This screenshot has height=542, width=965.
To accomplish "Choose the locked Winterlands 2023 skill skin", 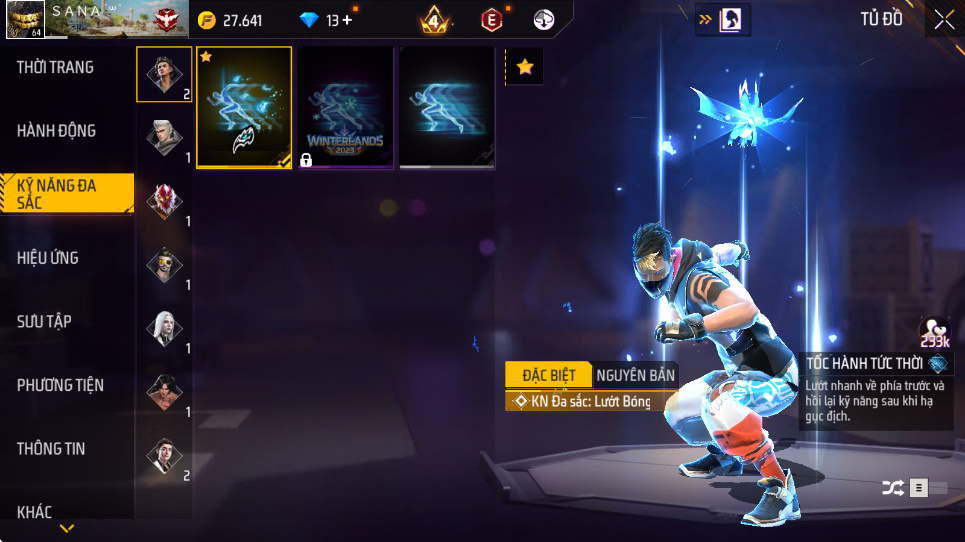I will (346, 107).
